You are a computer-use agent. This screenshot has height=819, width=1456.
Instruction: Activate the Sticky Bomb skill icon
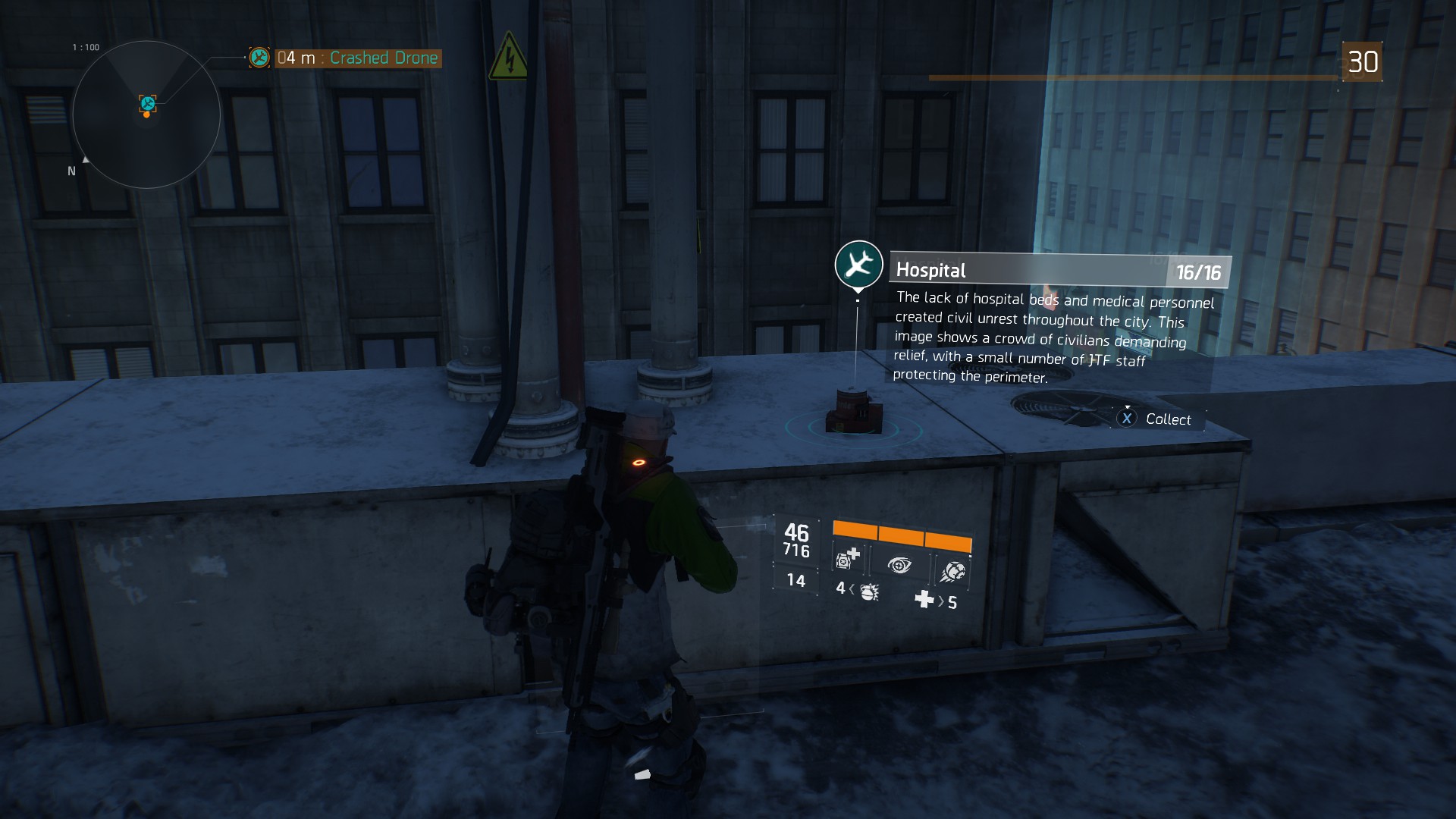pos(951,570)
